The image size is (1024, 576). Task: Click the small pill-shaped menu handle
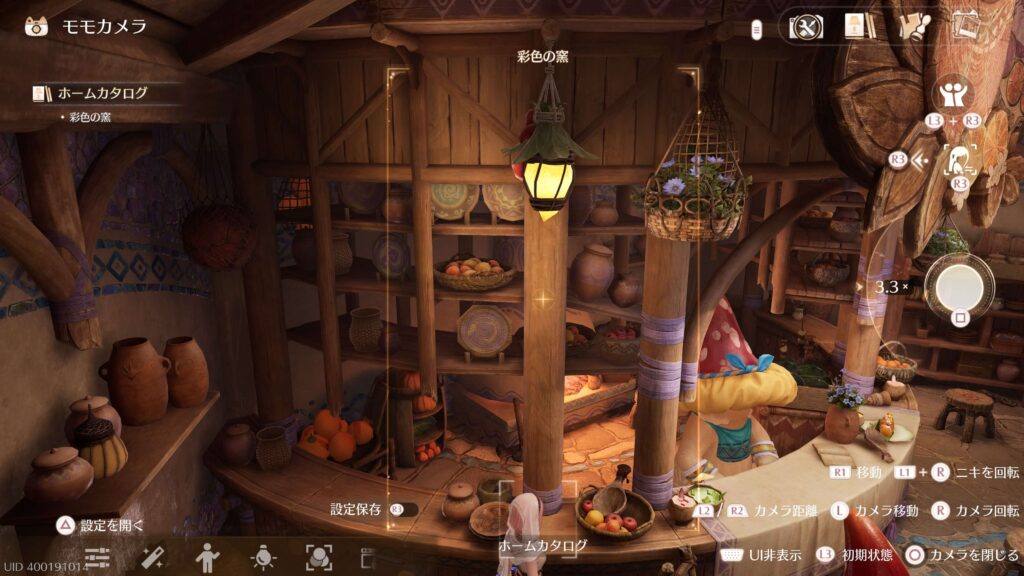(759, 27)
